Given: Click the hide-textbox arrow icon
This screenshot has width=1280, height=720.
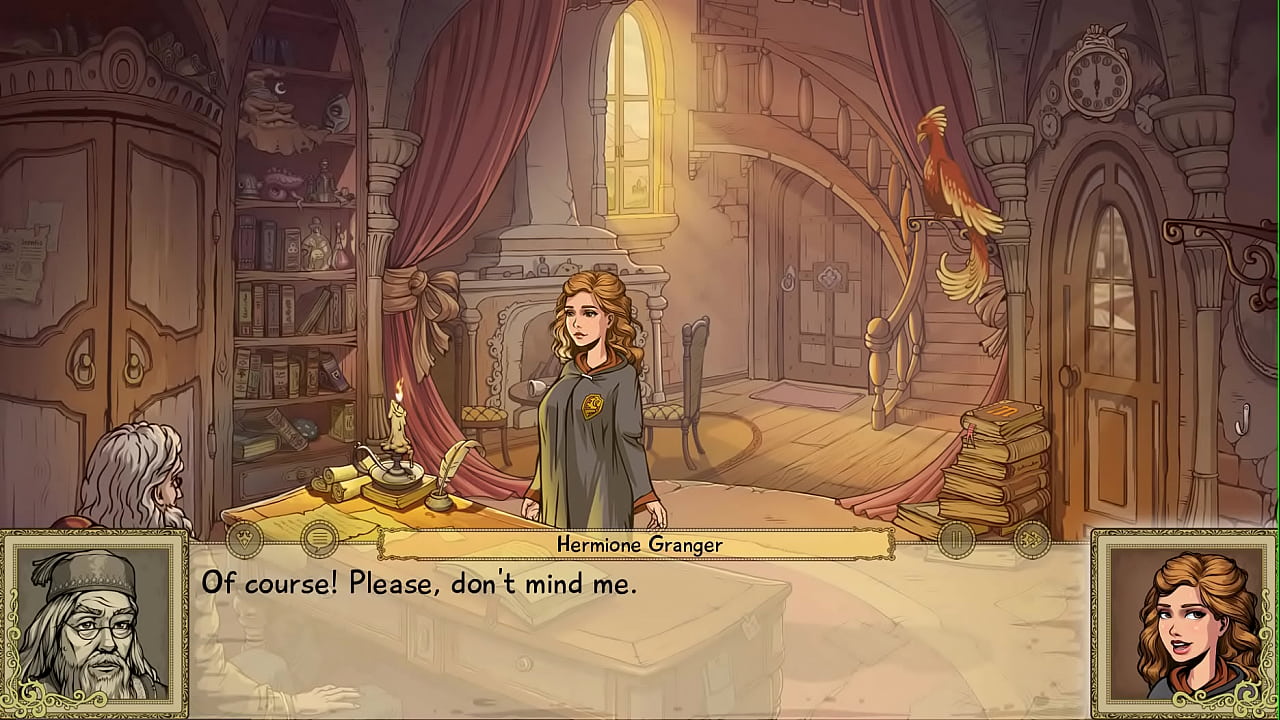Looking at the screenshot, I should click(244, 540).
